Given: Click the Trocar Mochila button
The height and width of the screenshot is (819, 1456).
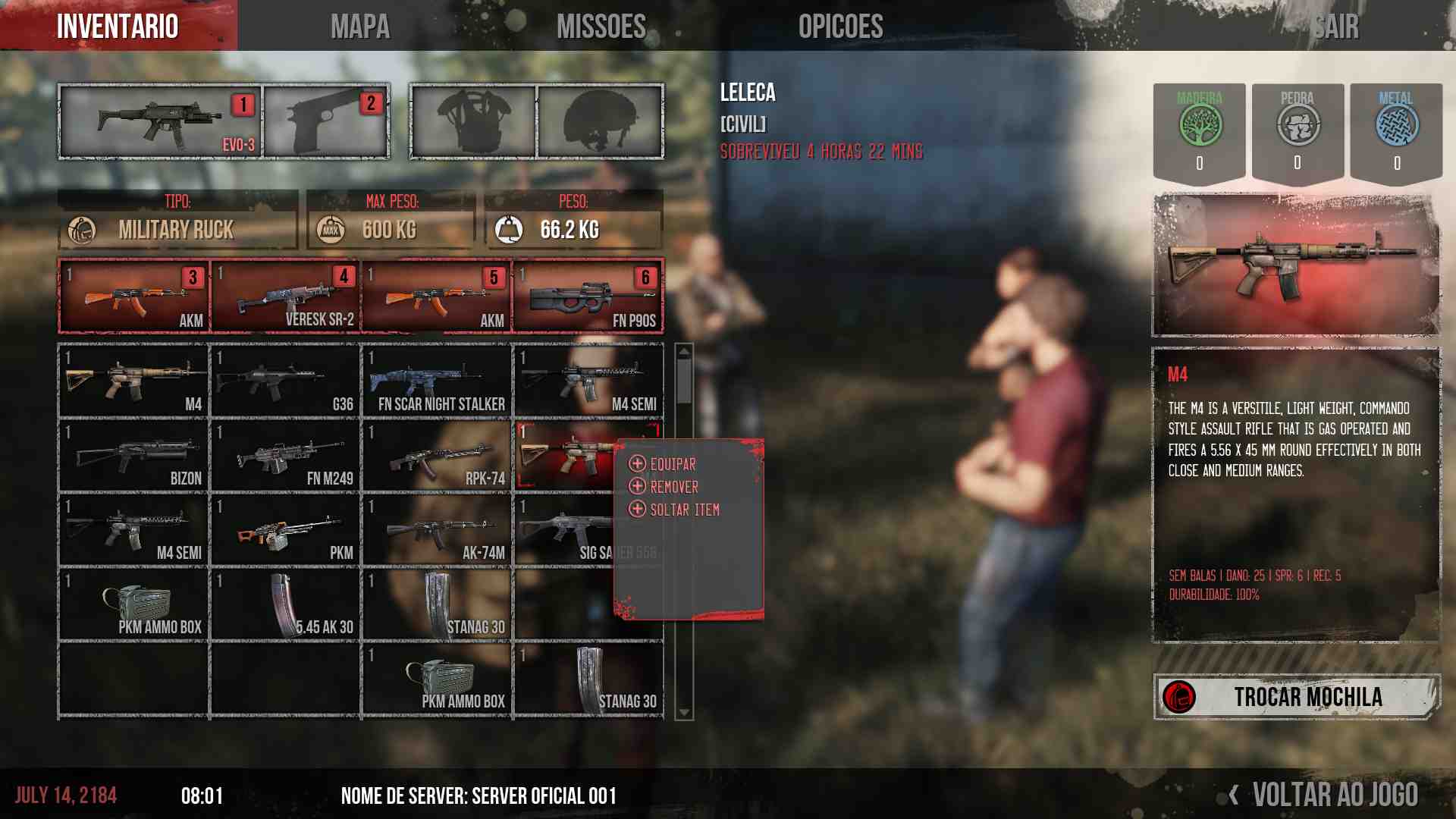Looking at the screenshot, I should point(1297,696).
